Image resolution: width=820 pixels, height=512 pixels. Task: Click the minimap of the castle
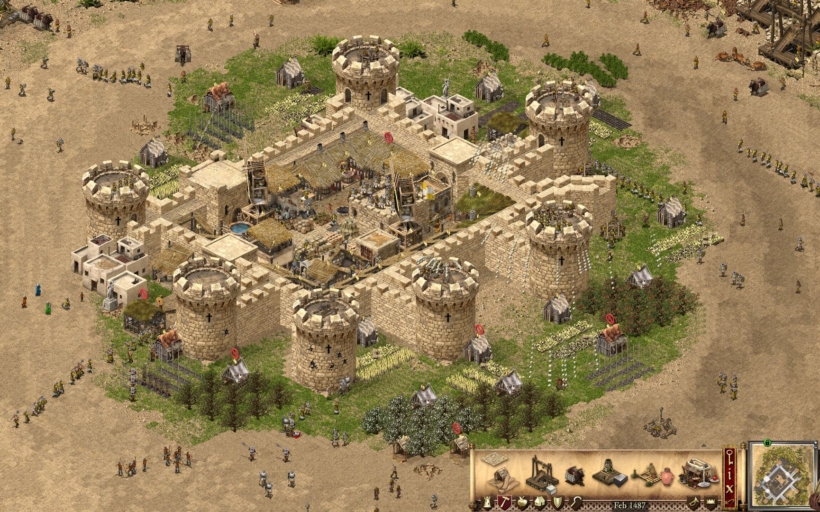coord(782,476)
